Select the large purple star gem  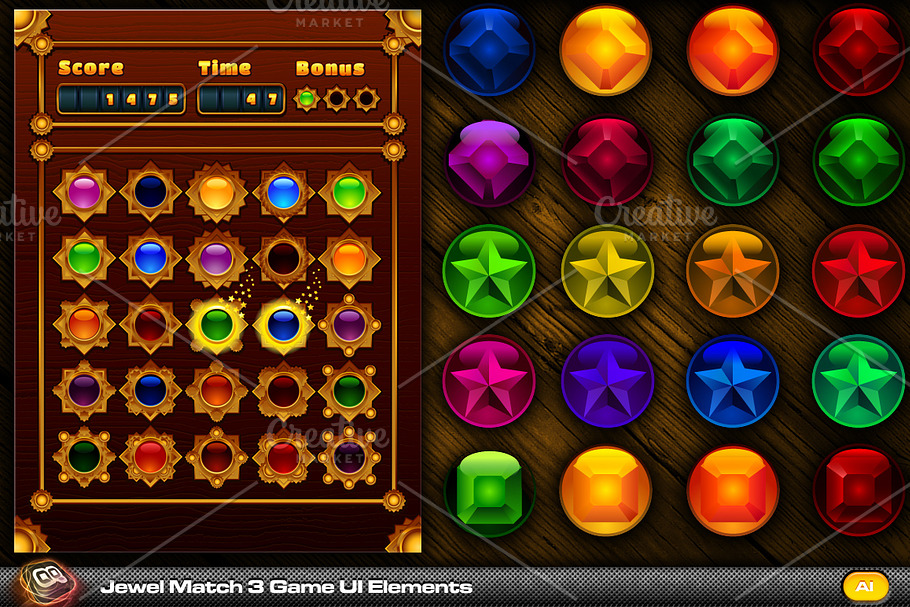(607, 381)
